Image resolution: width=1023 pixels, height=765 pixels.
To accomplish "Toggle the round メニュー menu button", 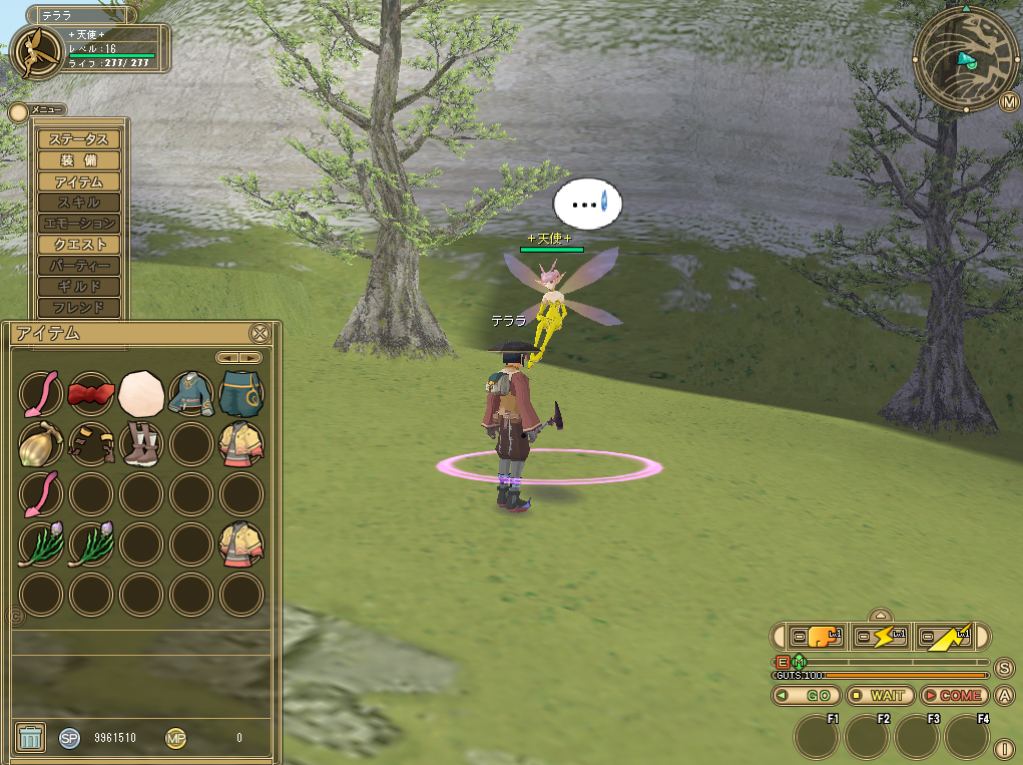I will [18, 112].
